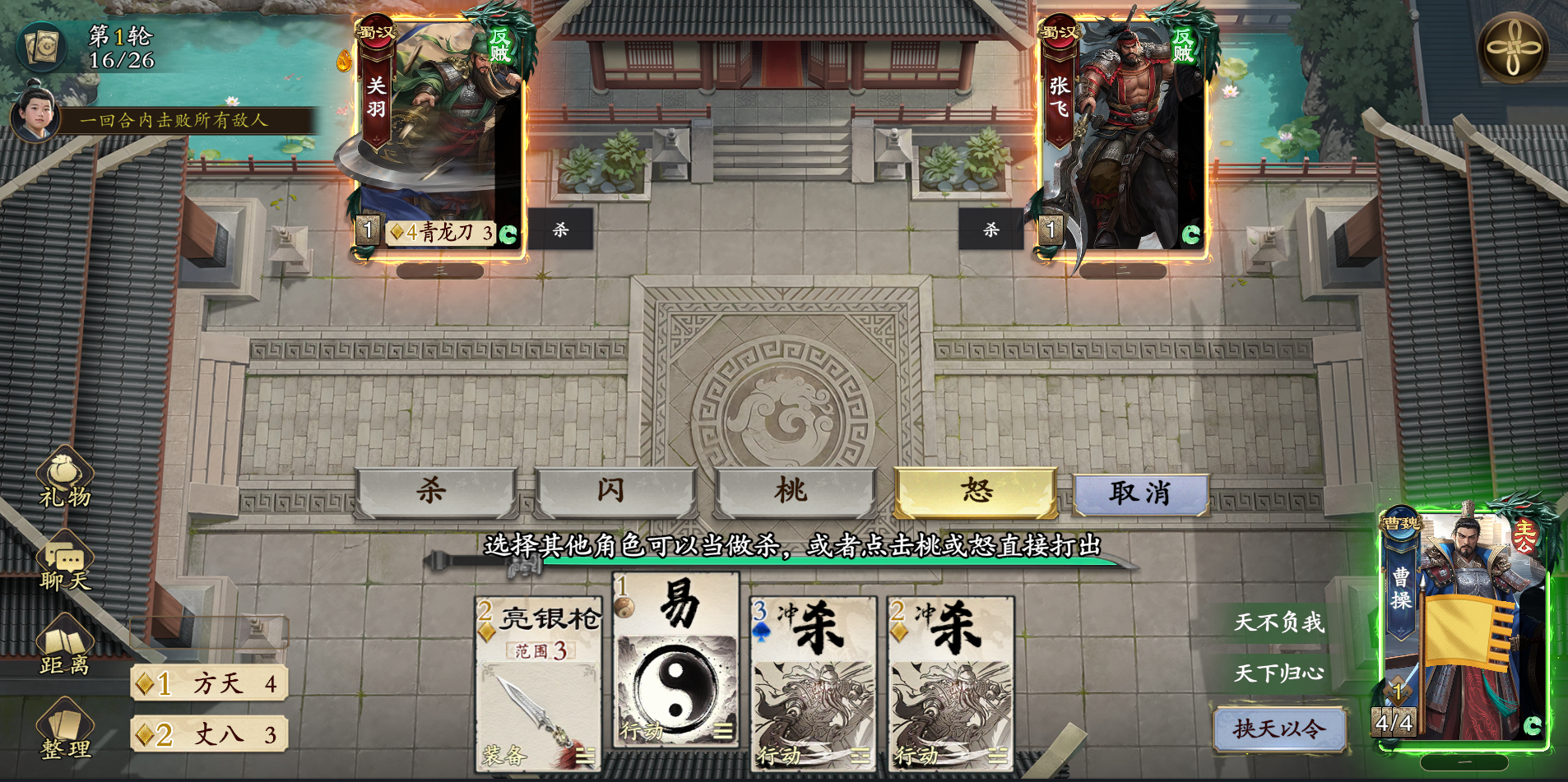Expand the 丈八 3 equipment entry
Viewport: 1568px width, 782px height.
pyautogui.click(x=208, y=734)
